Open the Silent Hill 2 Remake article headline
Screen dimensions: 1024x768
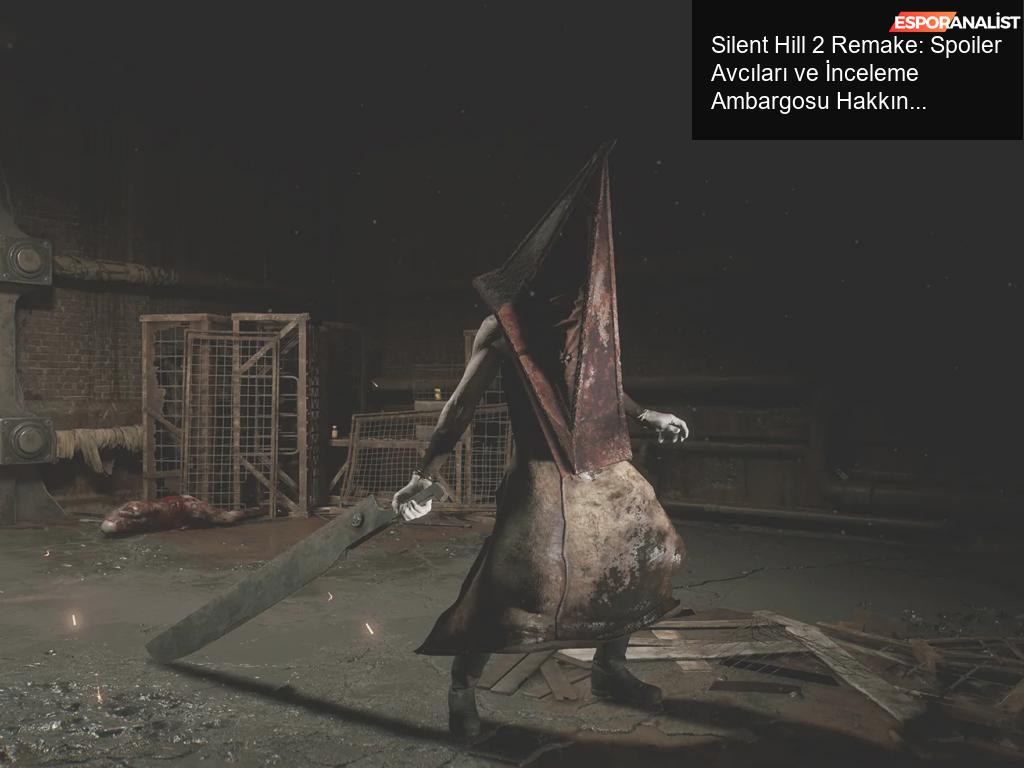855,73
